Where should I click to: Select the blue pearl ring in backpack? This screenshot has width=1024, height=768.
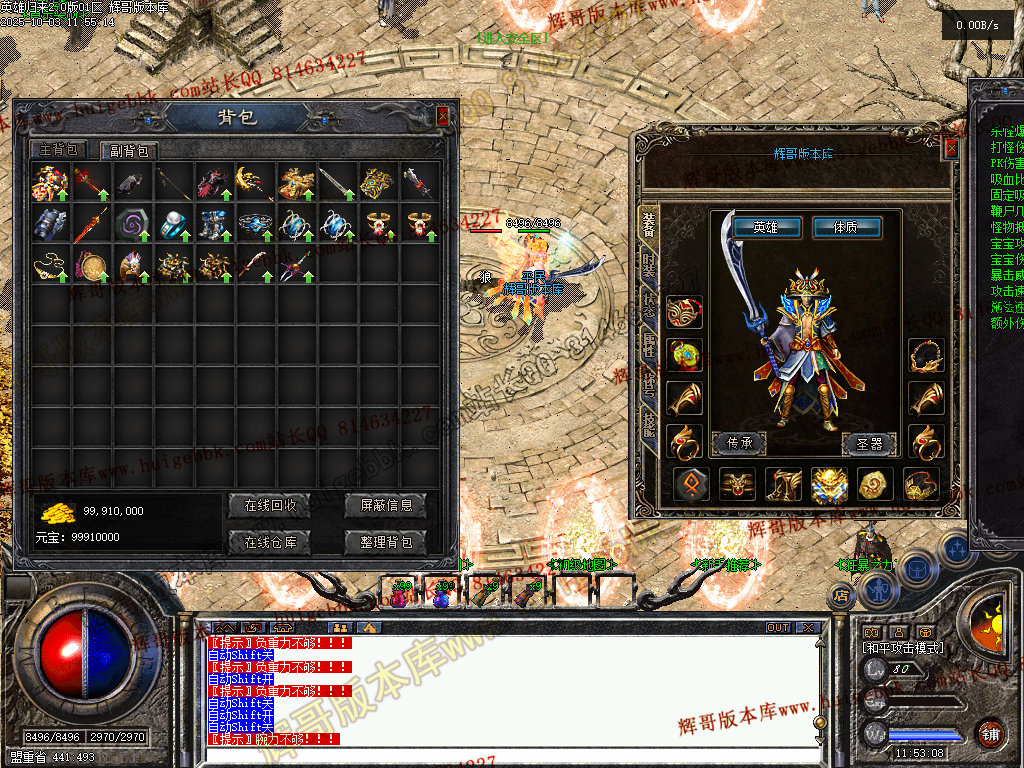tap(172, 224)
